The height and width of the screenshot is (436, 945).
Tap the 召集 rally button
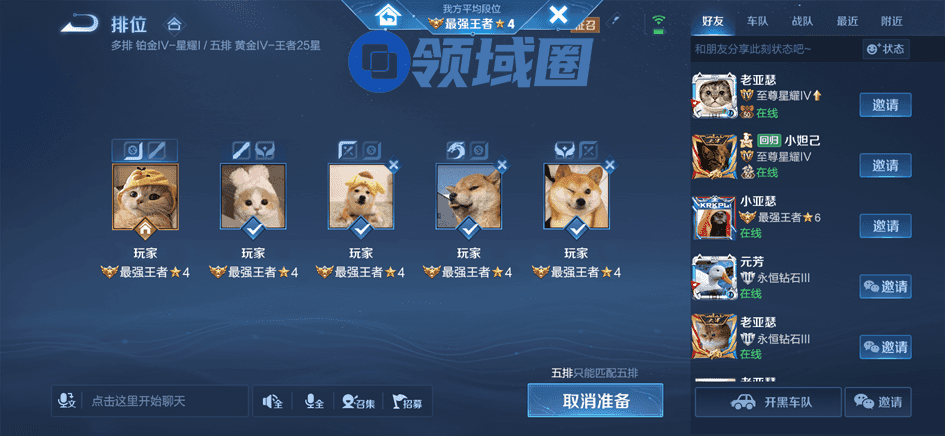click(358, 402)
